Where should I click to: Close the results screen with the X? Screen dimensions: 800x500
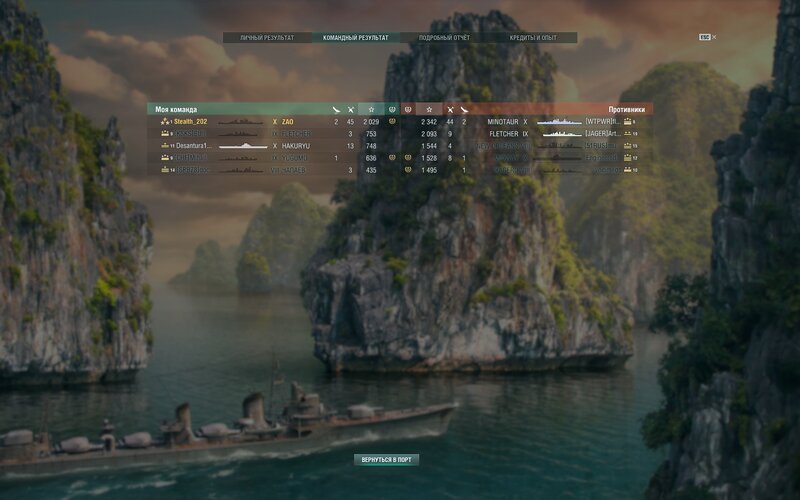click(x=713, y=37)
